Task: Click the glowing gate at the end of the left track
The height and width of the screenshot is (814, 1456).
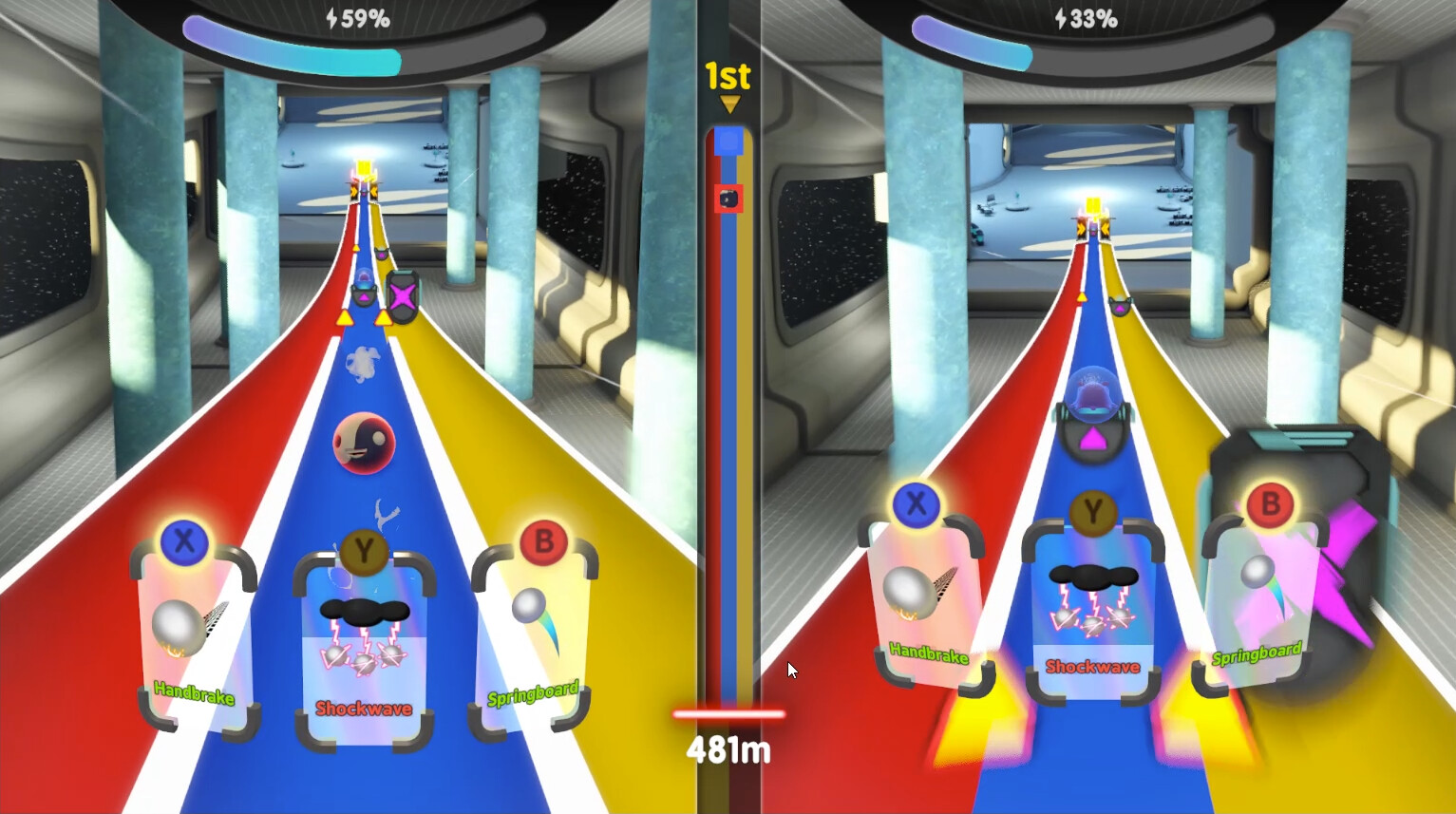Action: tap(366, 176)
